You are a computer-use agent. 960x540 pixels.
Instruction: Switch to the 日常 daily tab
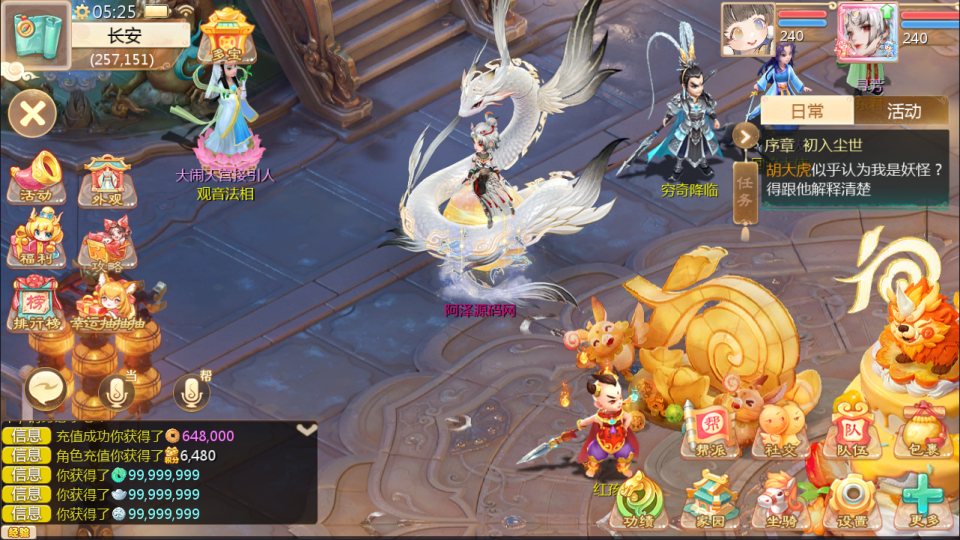point(807,111)
